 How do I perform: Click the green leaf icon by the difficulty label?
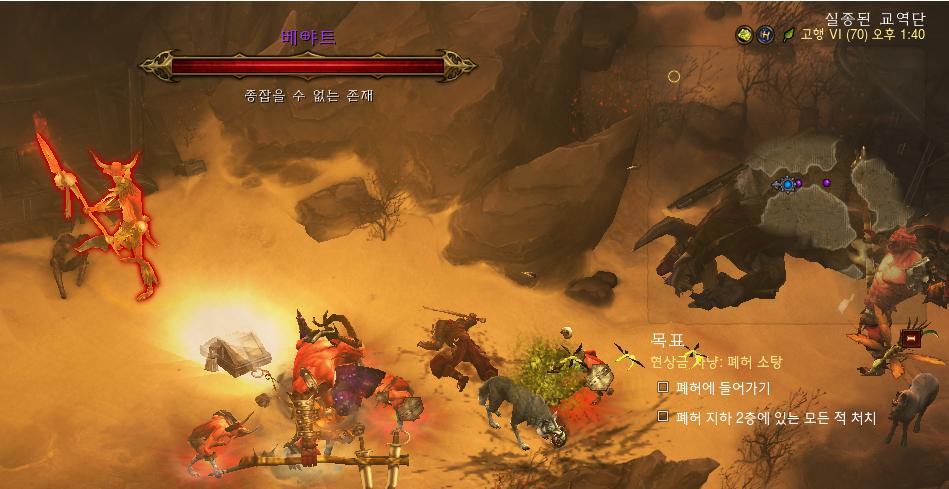tap(788, 35)
